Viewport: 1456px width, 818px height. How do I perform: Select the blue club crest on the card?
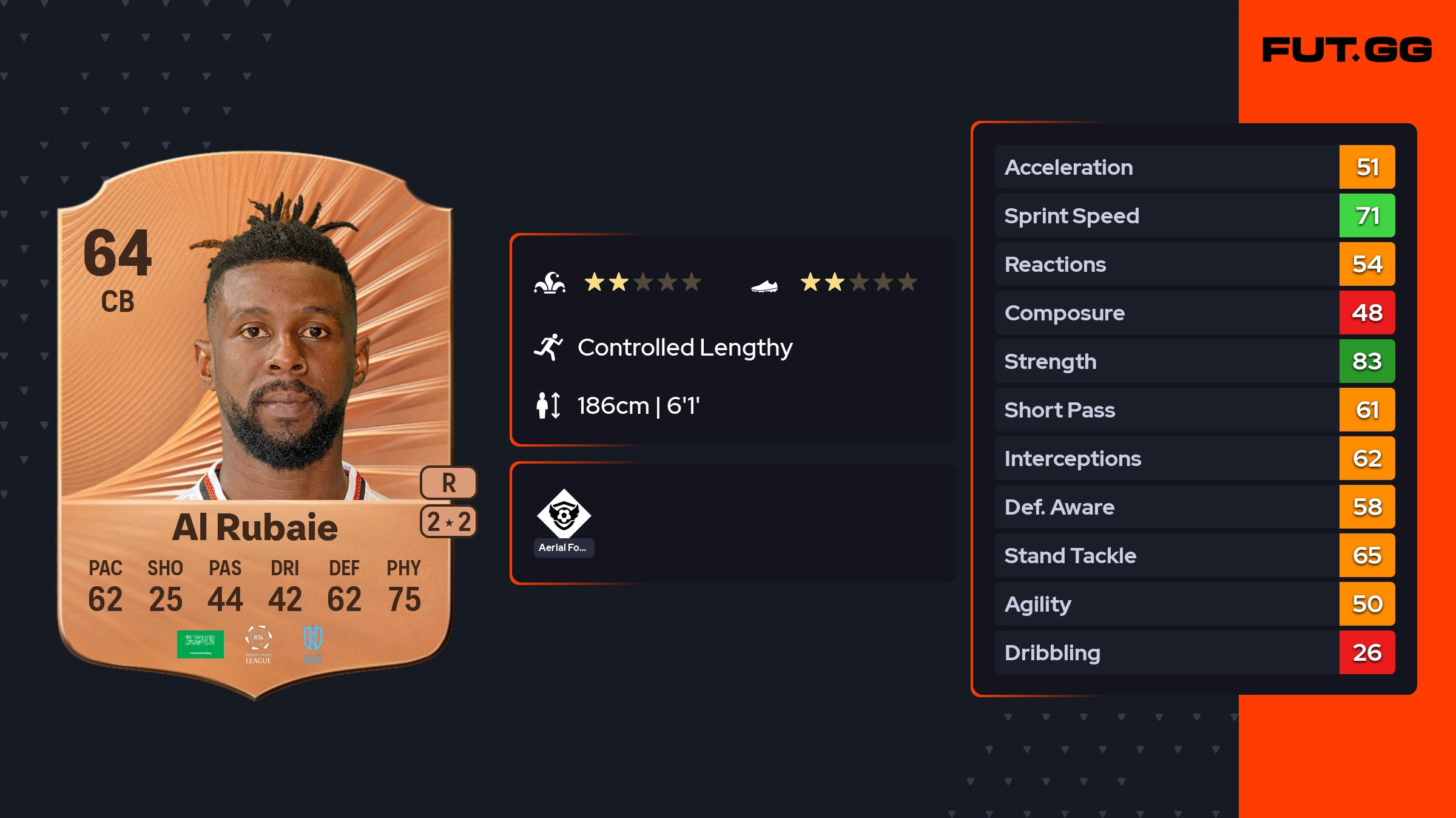(313, 642)
